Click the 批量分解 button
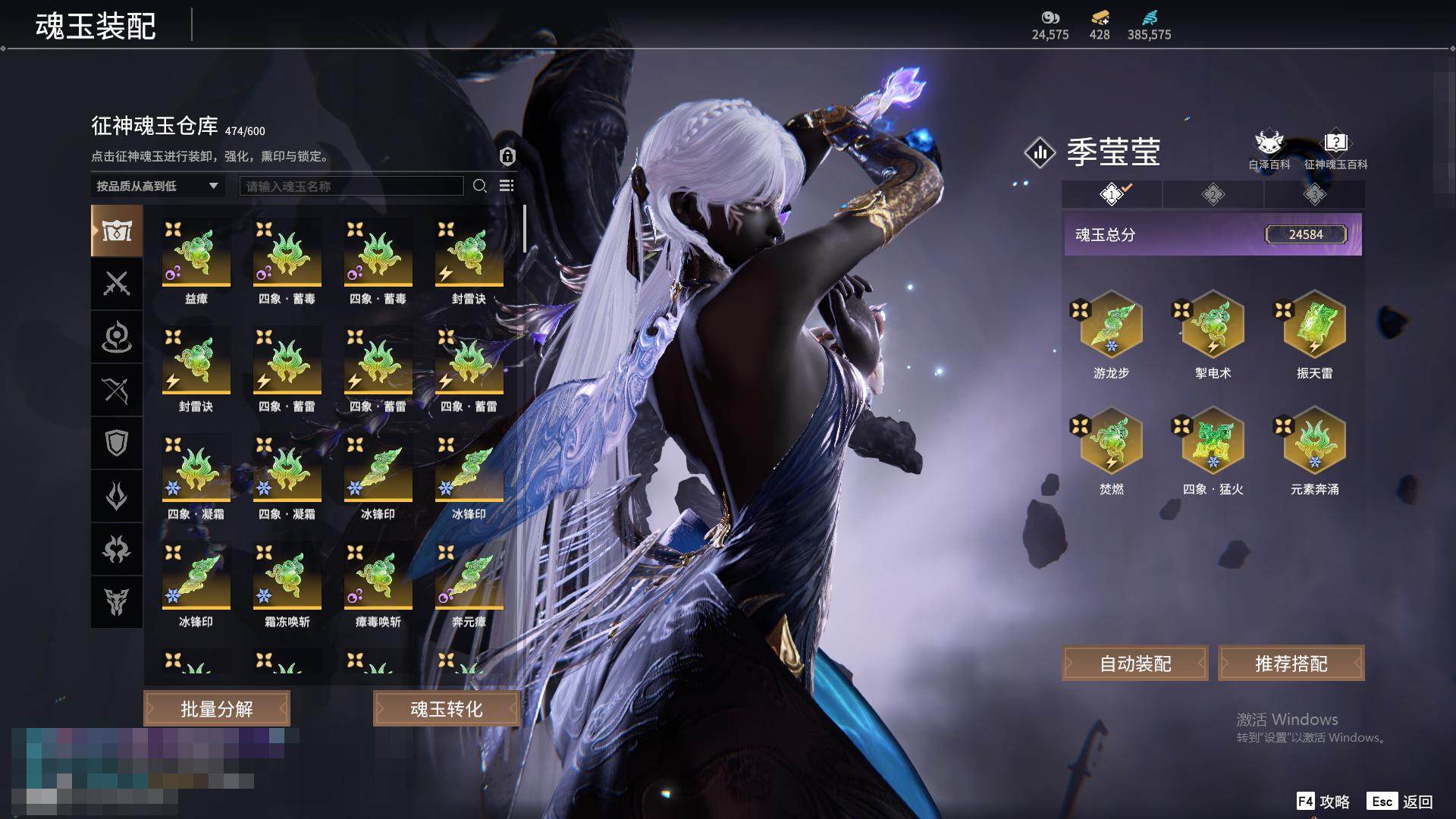This screenshot has width=1456, height=819. (217, 709)
